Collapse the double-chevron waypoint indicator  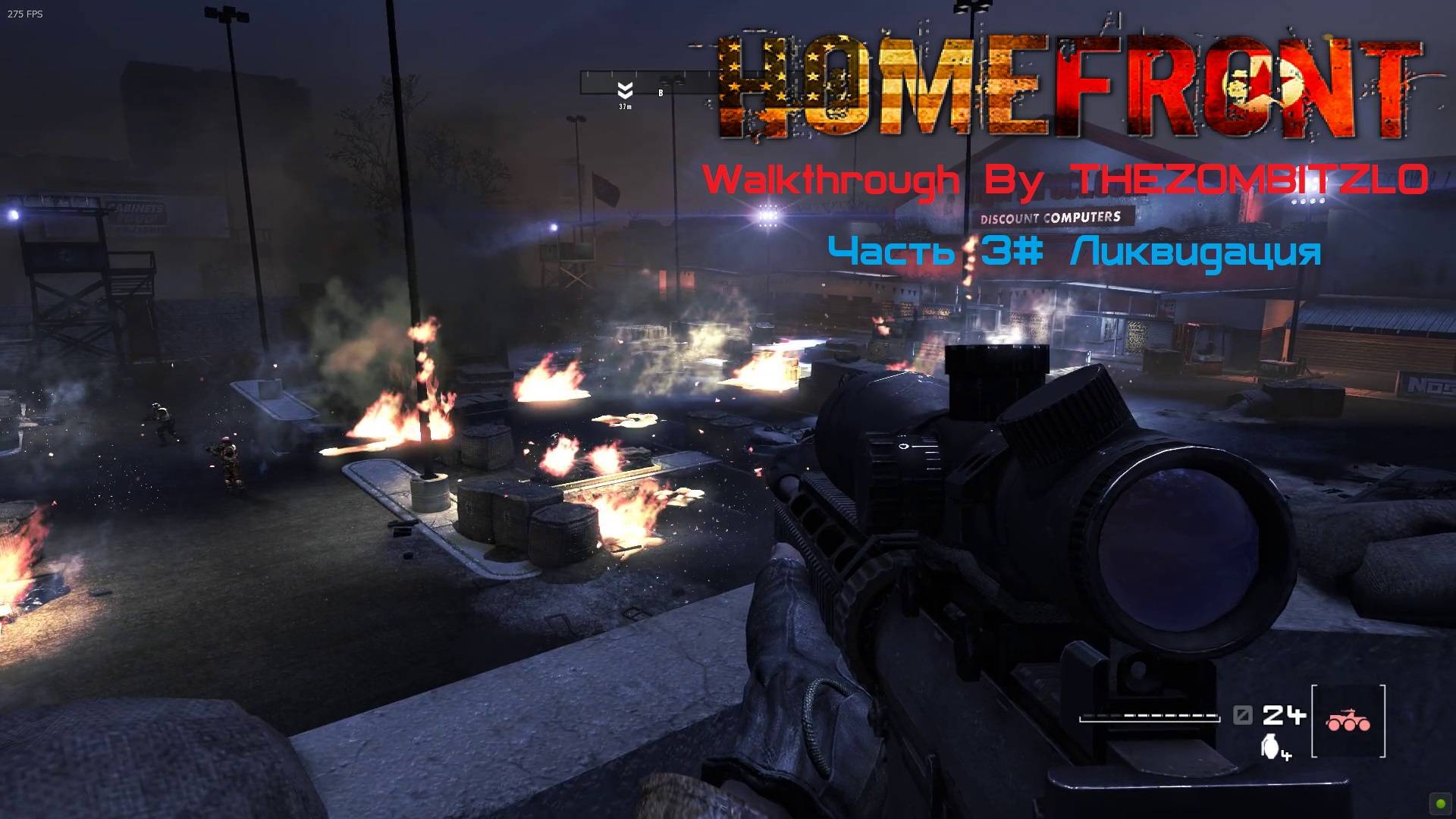(x=626, y=89)
